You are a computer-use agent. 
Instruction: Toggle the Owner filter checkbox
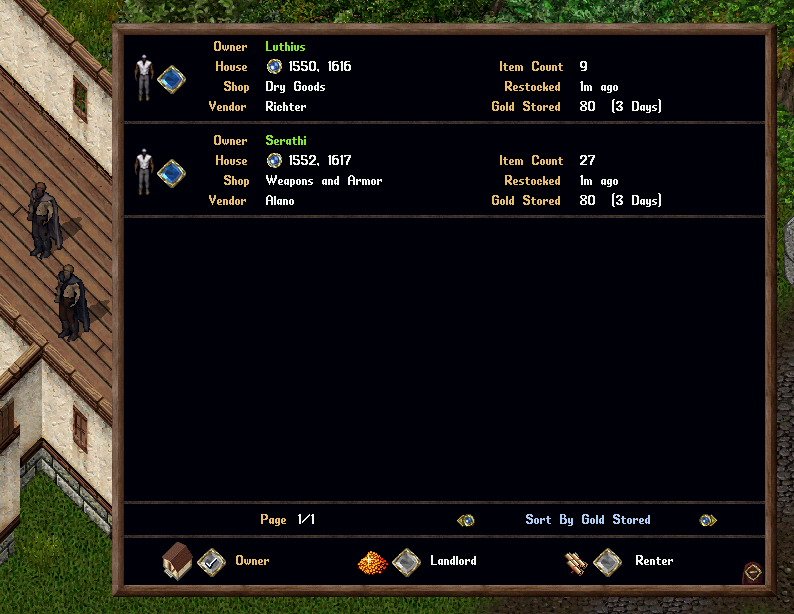point(211,562)
